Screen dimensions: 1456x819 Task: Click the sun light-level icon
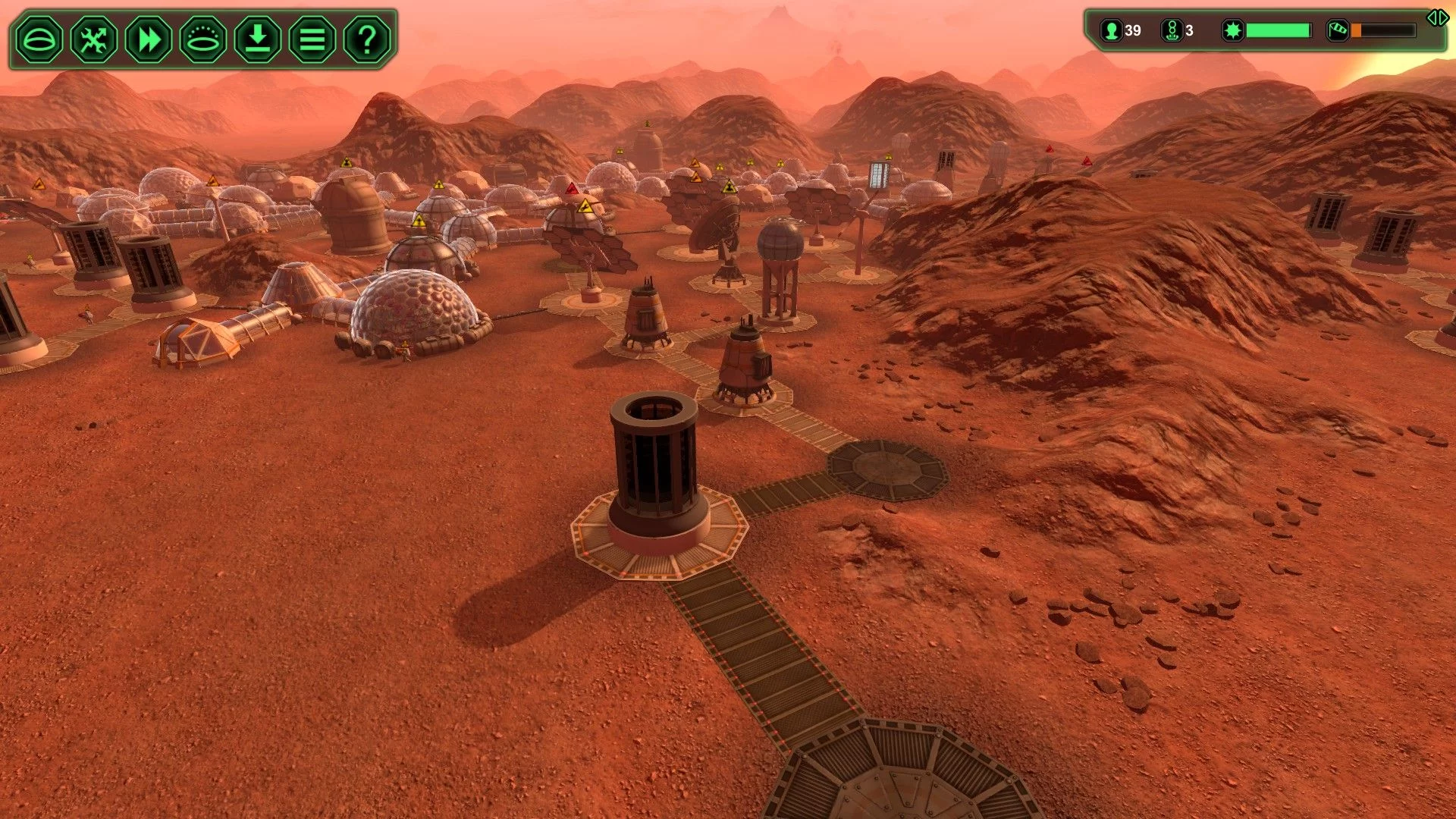click(x=1232, y=30)
